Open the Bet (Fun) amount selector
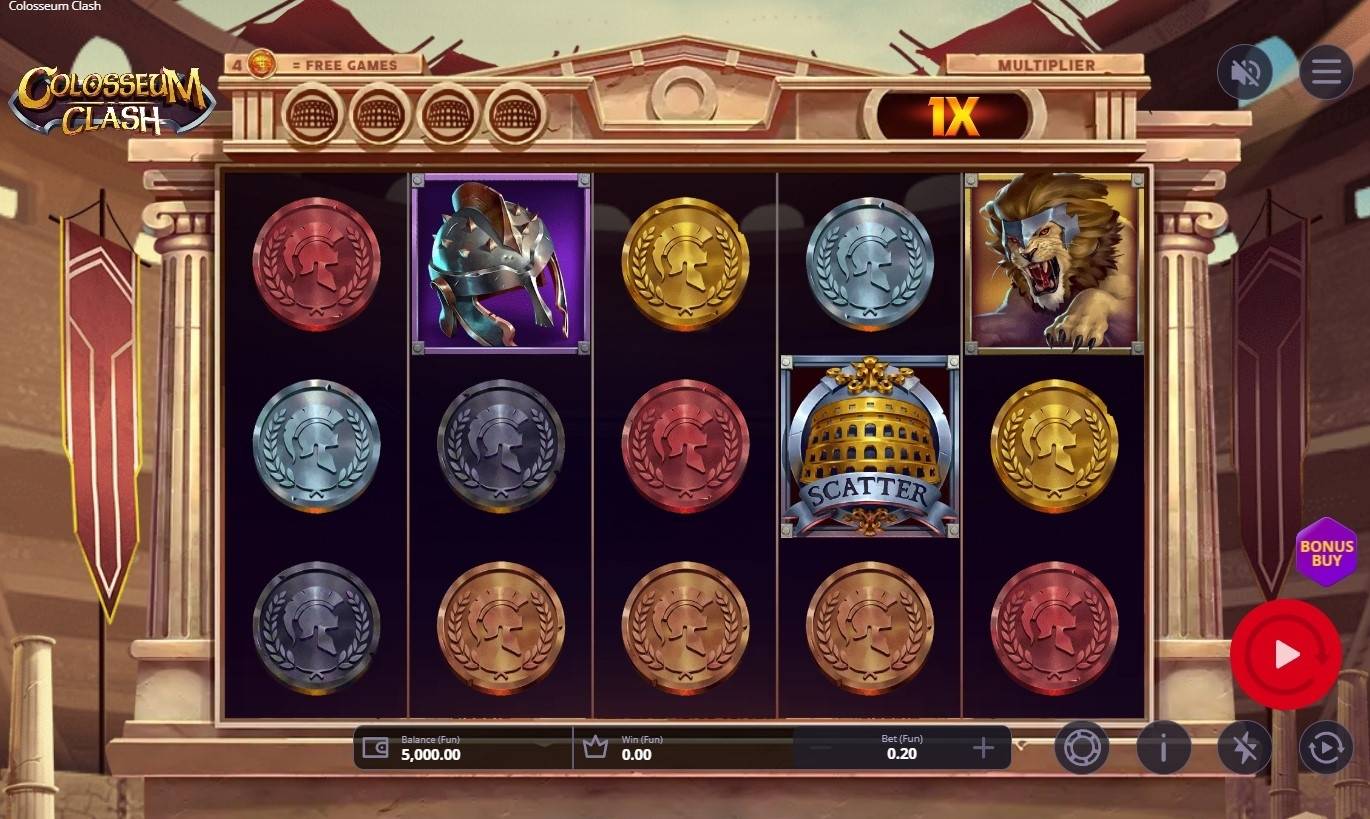1370x819 pixels. 902,747
